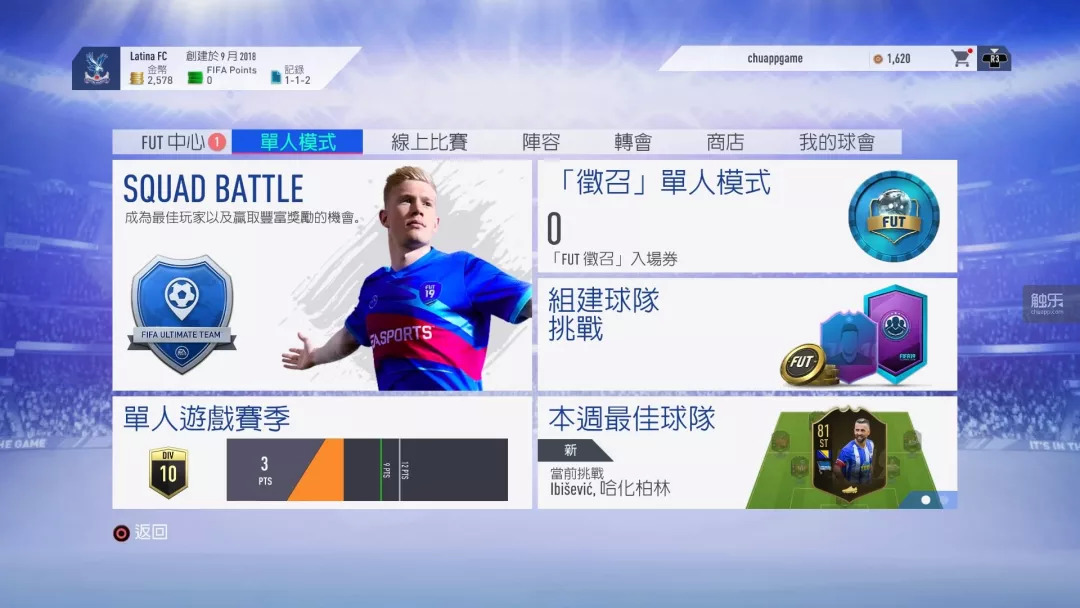This screenshot has width=1080, height=608.
Task: Open the Squad Battle tile
Action: click(x=322, y=275)
